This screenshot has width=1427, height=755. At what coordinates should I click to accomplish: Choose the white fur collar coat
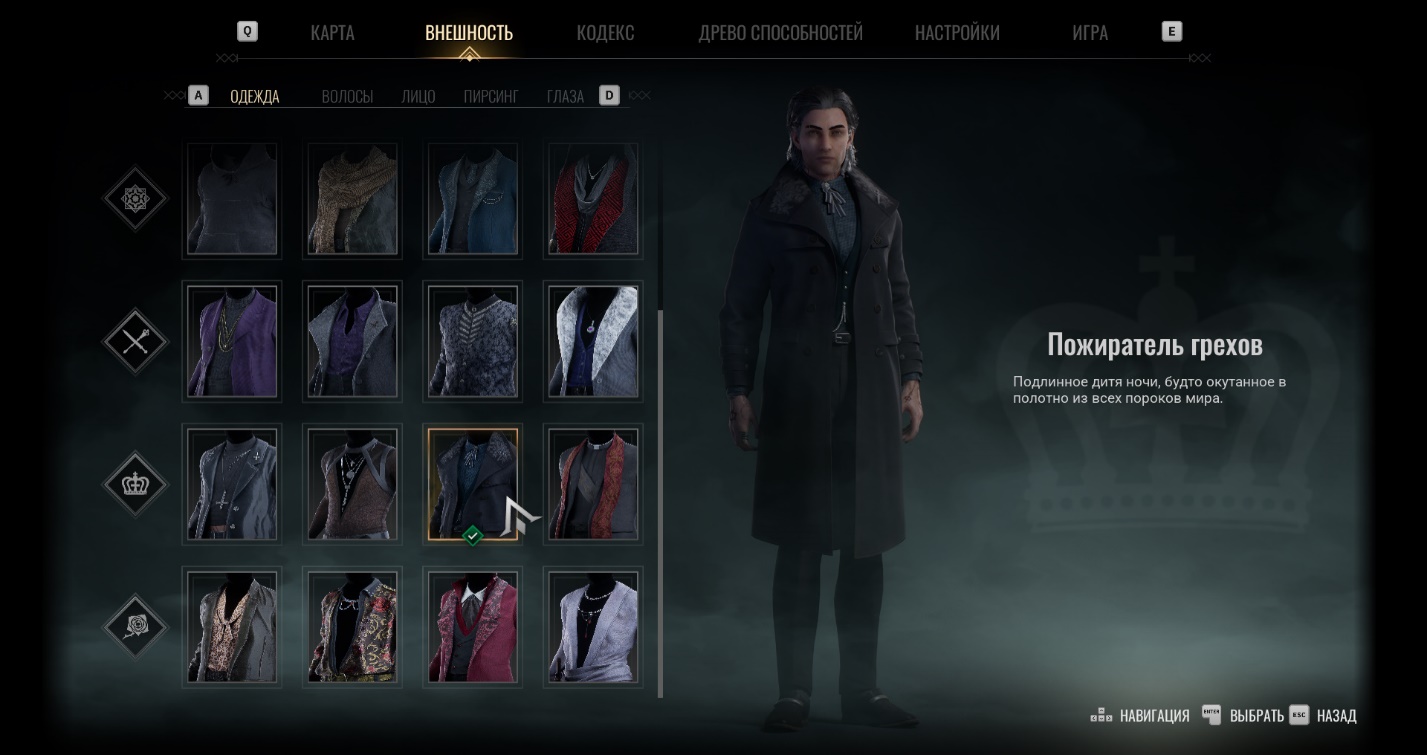(x=593, y=341)
